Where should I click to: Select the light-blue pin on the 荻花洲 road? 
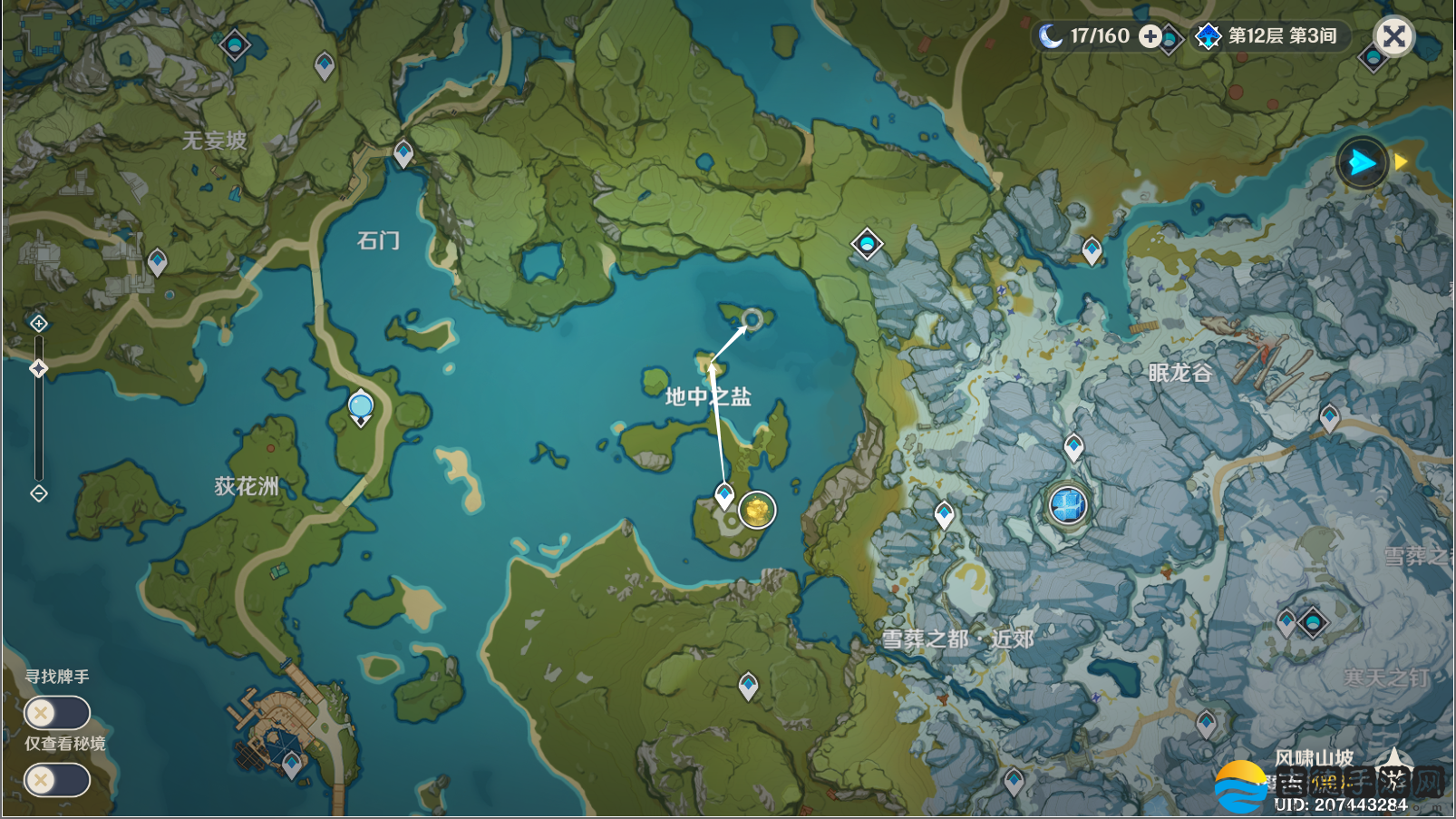(x=361, y=405)
